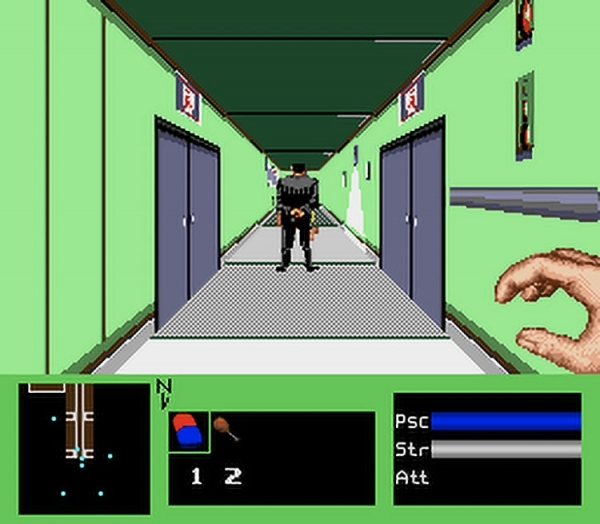This screenshot has height=524, width=600.
Task: Click the corridor minimap panel
Action: 84,447
